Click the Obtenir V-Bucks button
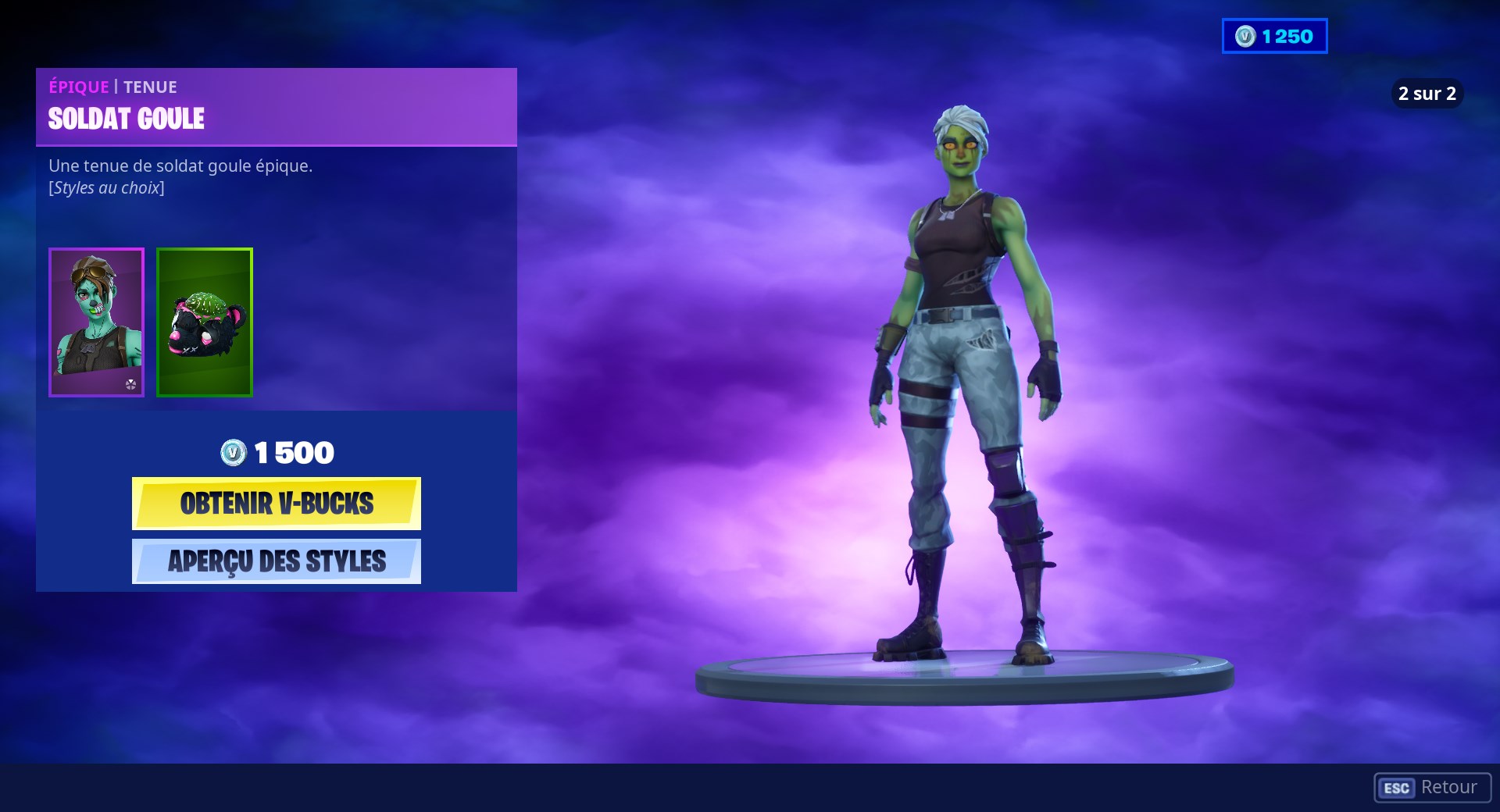The height and width of the screenshot is (812, 1500). (276, 504)
